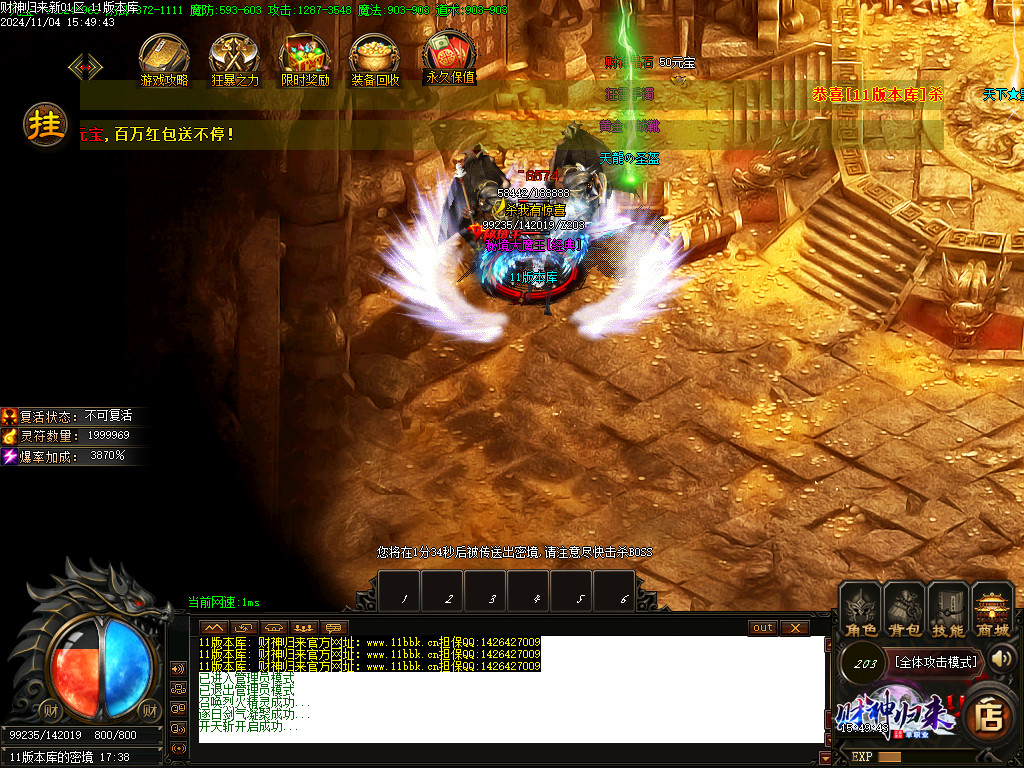This screenshot has height=768, width=1024.
Task: Open the 限时奖励 treasure chest rewards
Action: click(x=305, y=58)
